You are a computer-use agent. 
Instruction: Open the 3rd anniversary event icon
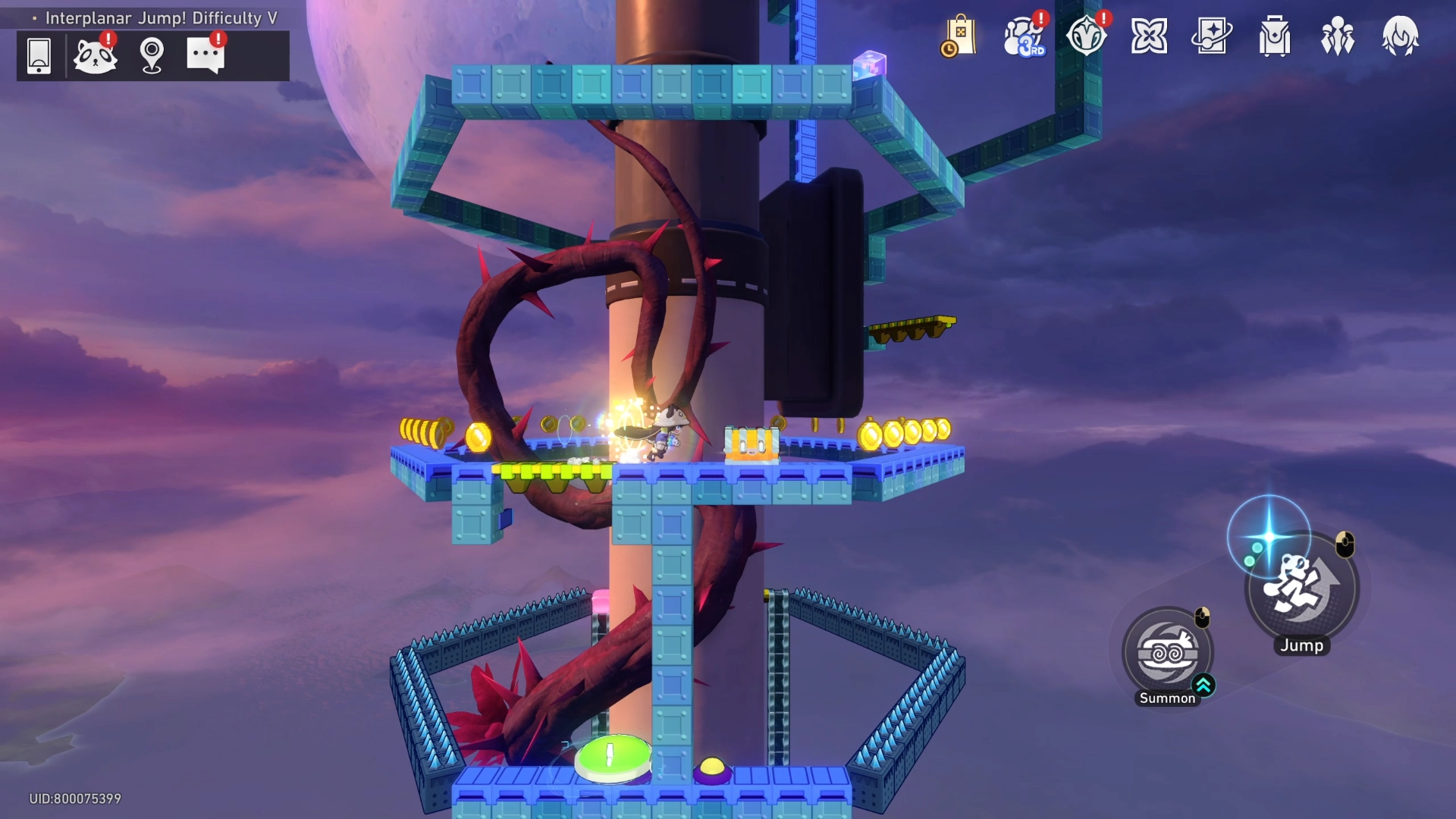coord(1023,36)
